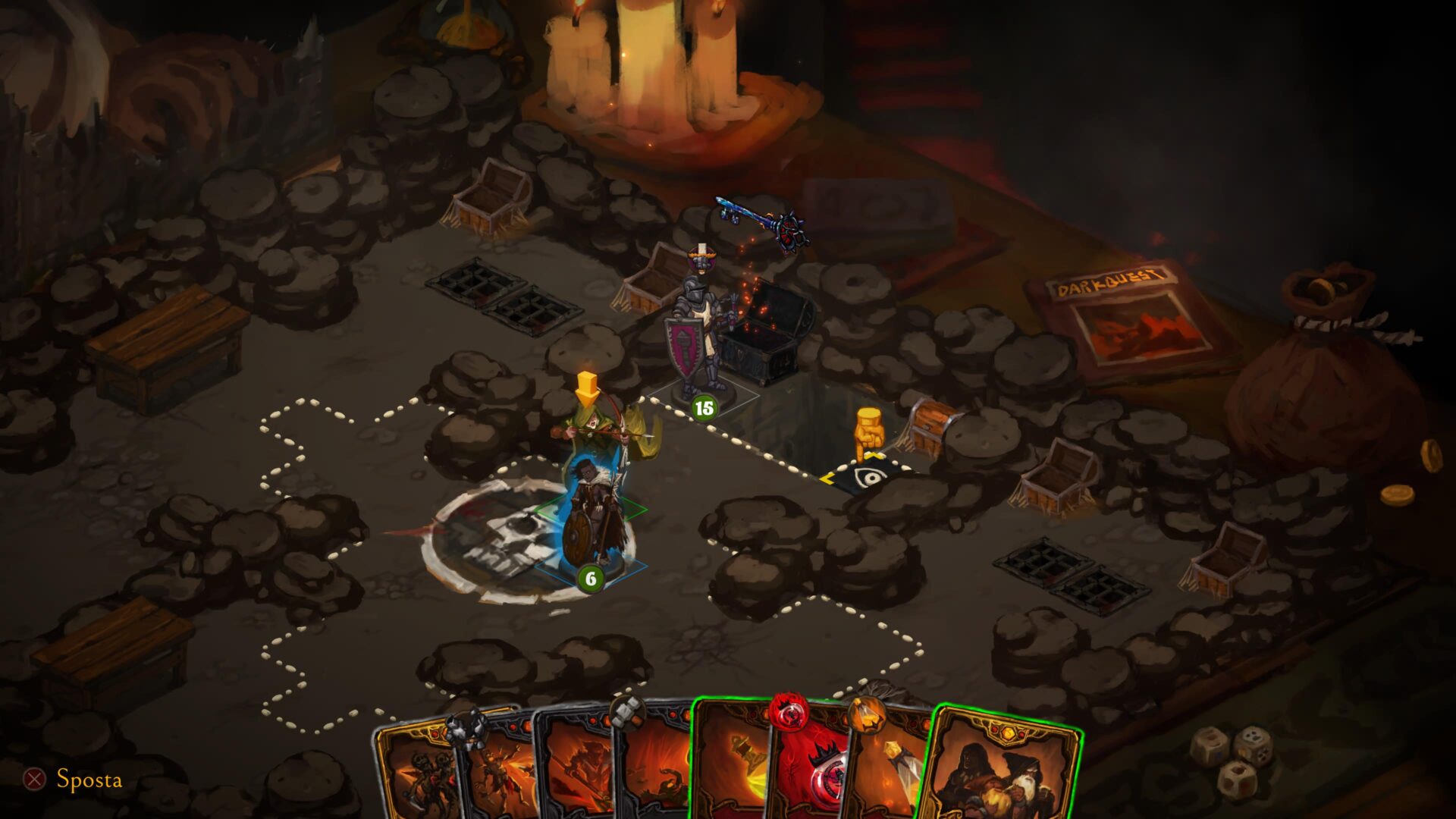Move to the eye-marked floor tile

pyautogui.click(x=866, y=478)
